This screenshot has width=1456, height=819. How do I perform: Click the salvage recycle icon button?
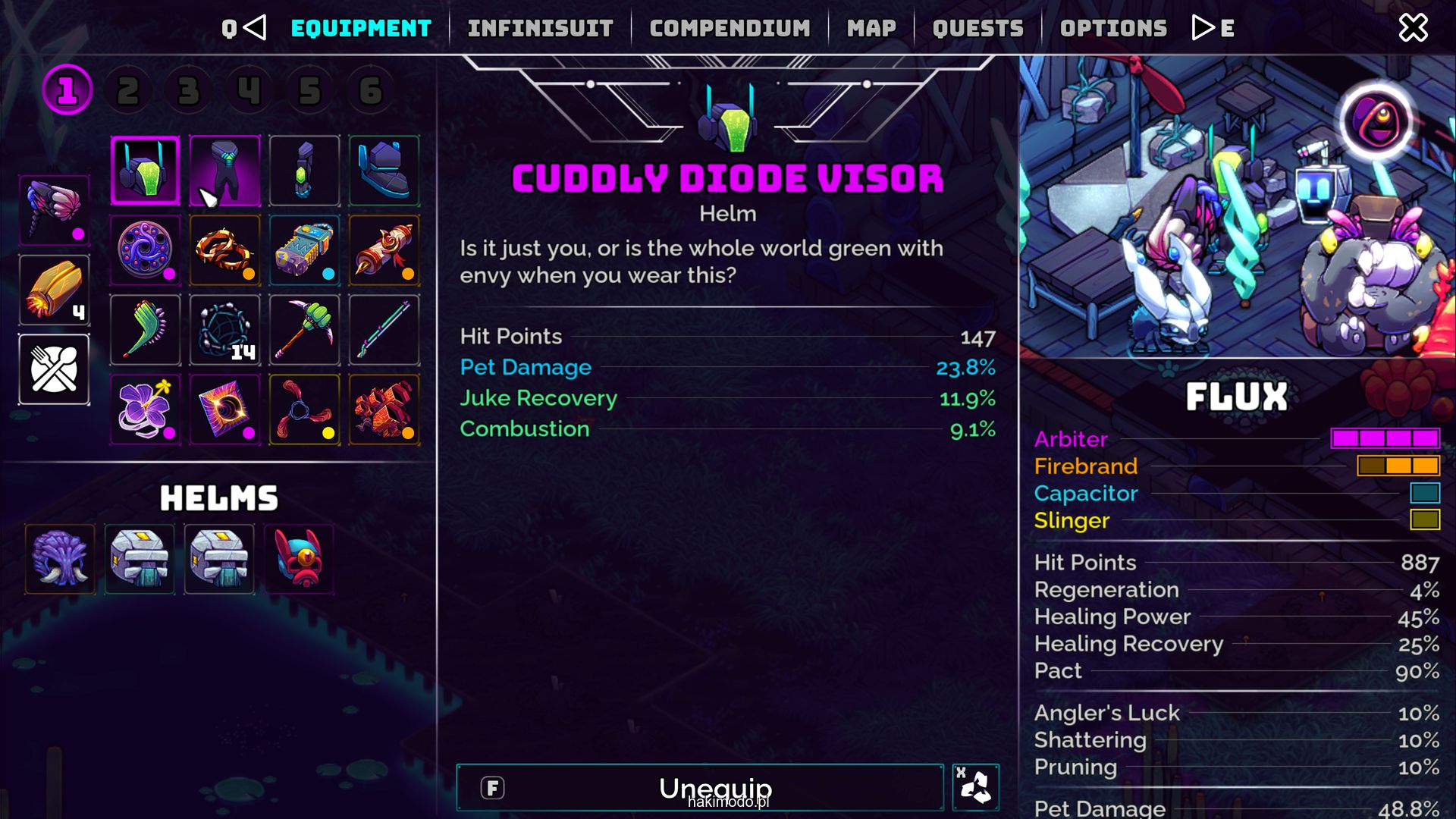pyautogui.click(x=975, y=788)
